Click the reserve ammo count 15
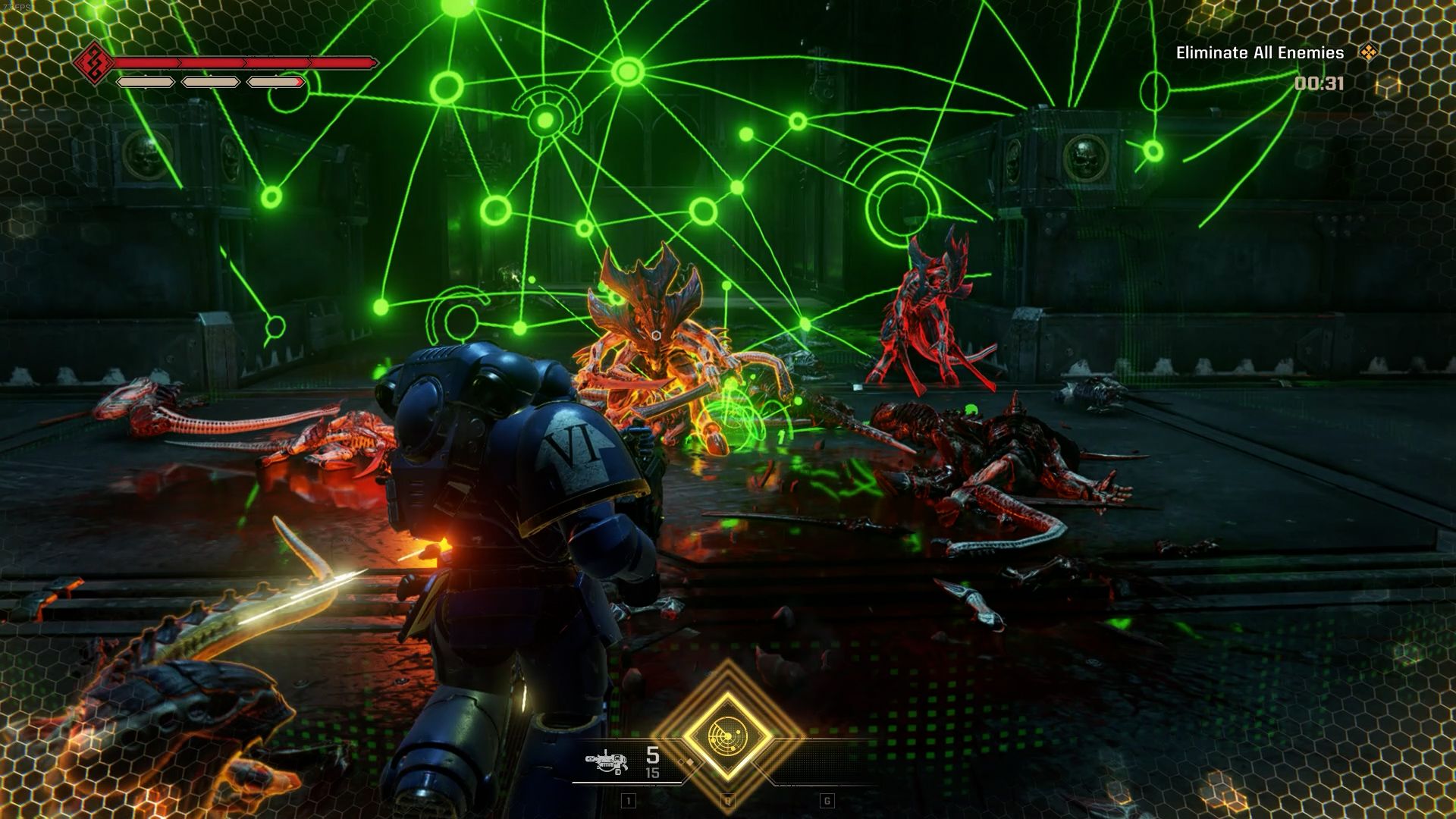This screenshot has width=1456, height=819. 651,771
